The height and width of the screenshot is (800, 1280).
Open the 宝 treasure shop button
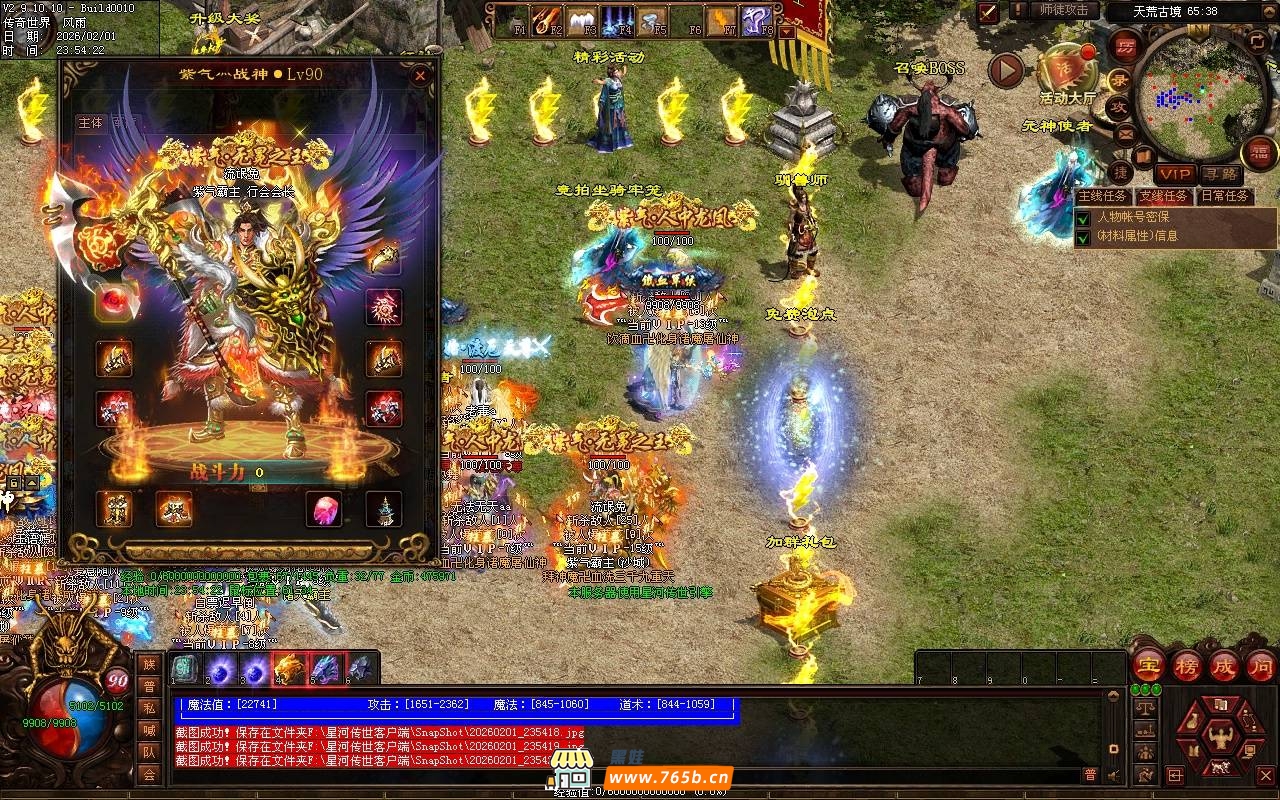[x=1147, y=667]
